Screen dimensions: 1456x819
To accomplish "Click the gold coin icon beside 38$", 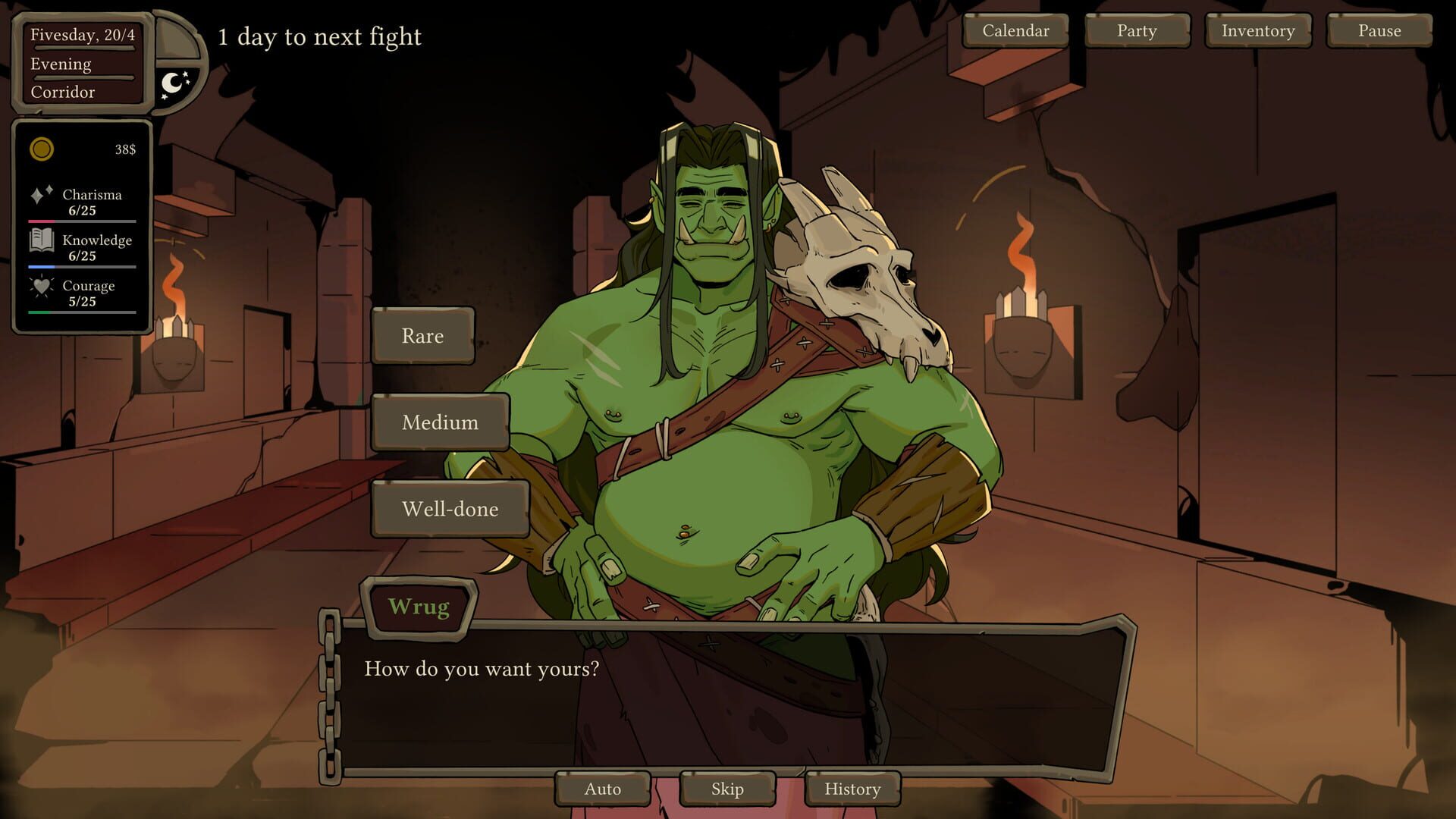I will [x=39, y=149].
